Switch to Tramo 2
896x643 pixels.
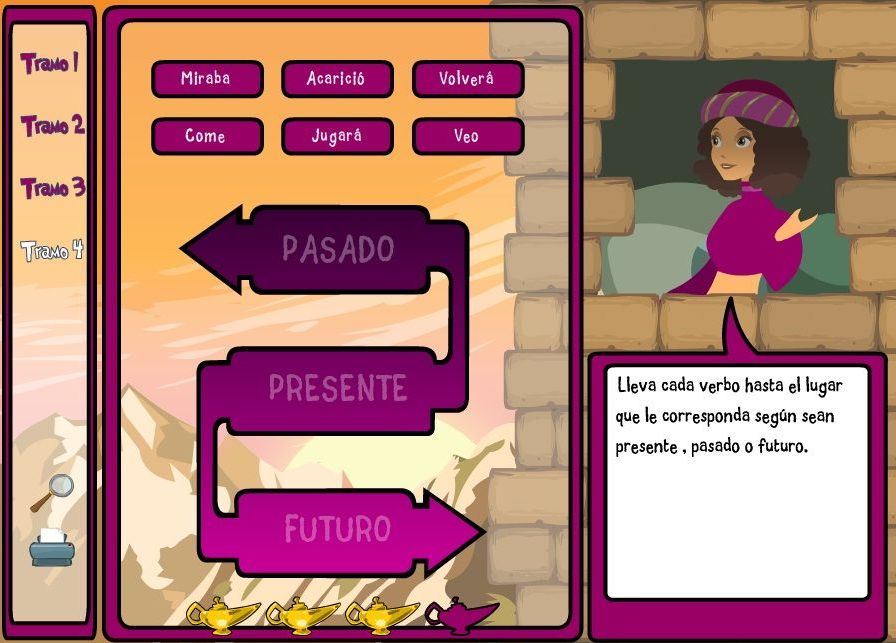[x=53, y=126]
